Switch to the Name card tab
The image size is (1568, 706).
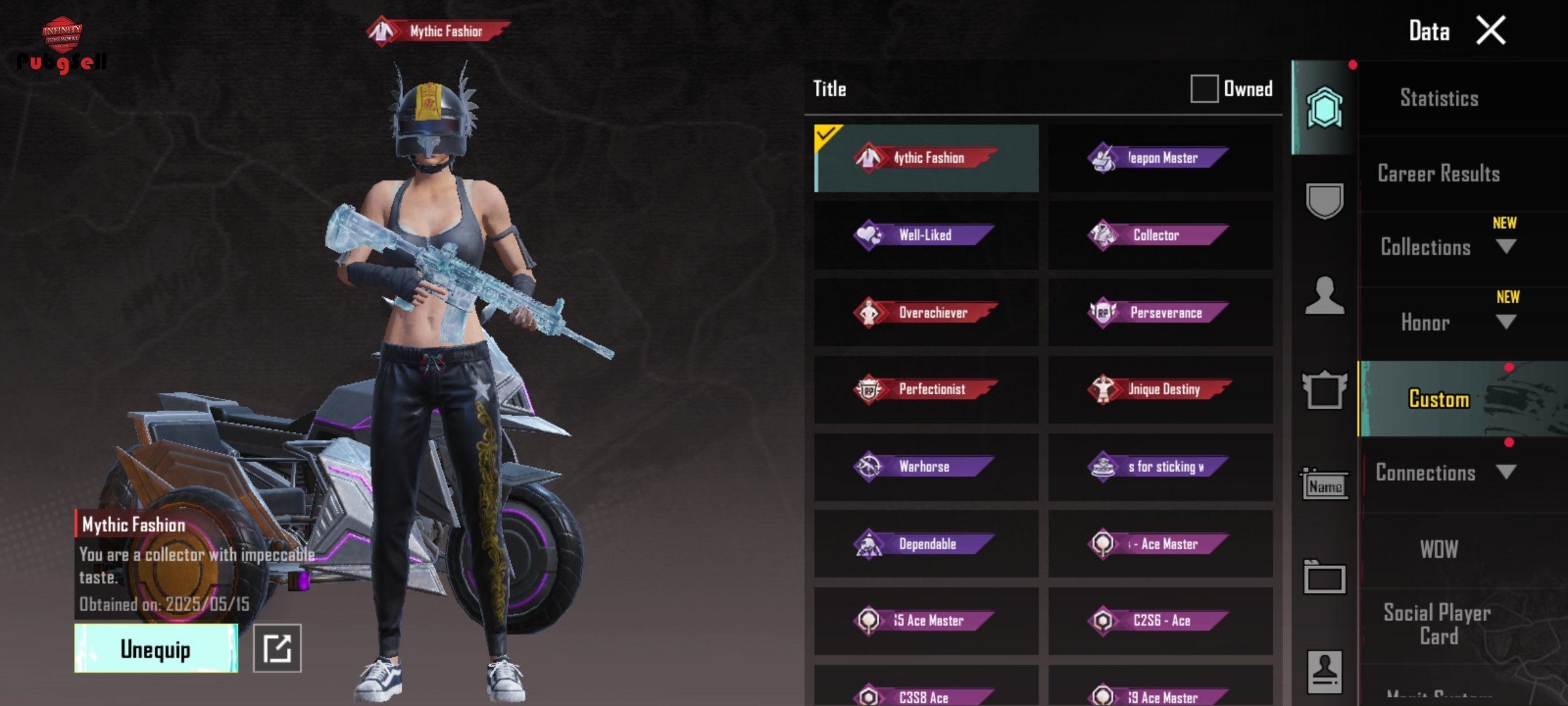[x=1324, y=485]
